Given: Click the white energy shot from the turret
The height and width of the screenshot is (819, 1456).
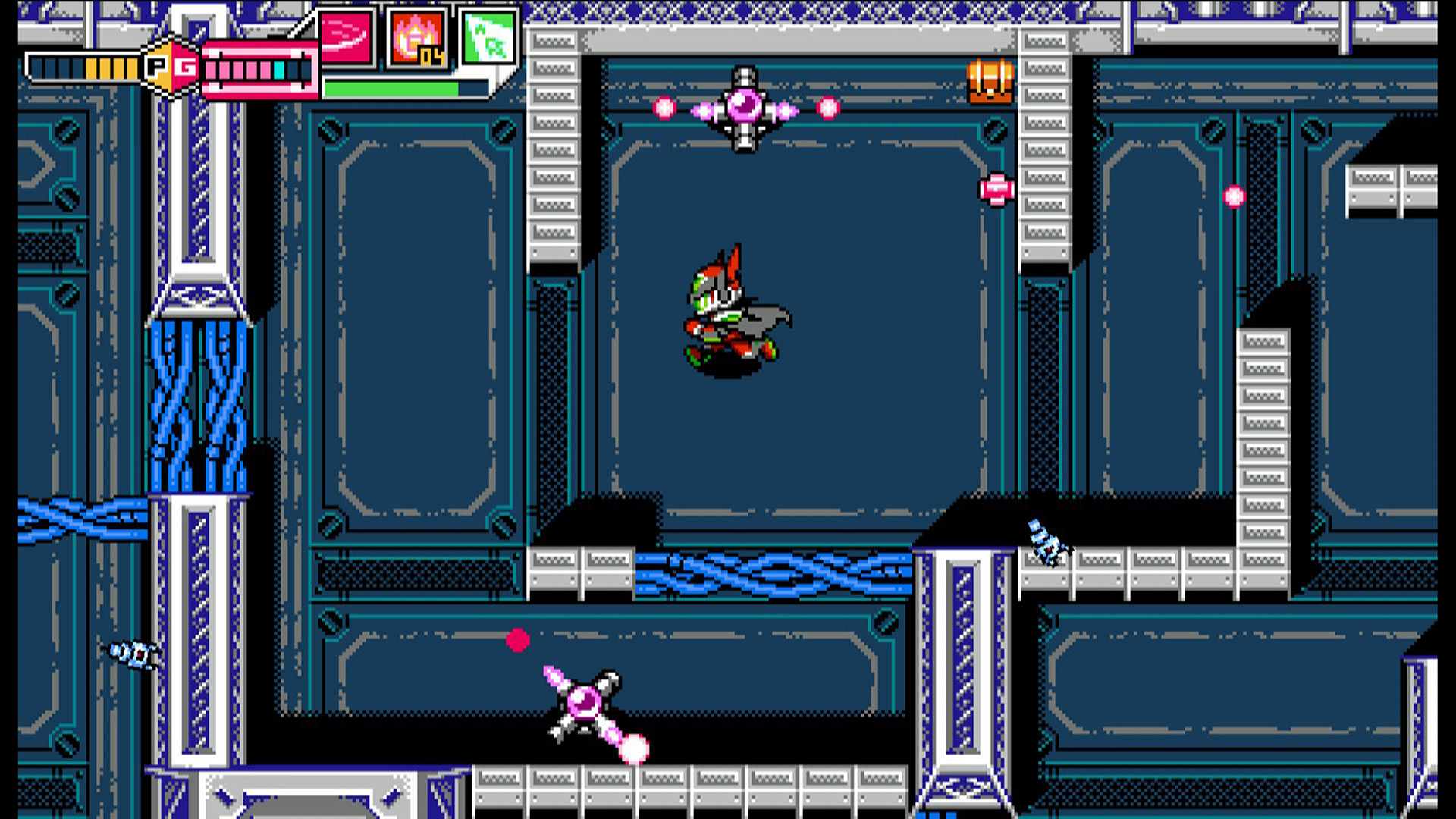Looking at the screenshot, I should pos(634,748).
